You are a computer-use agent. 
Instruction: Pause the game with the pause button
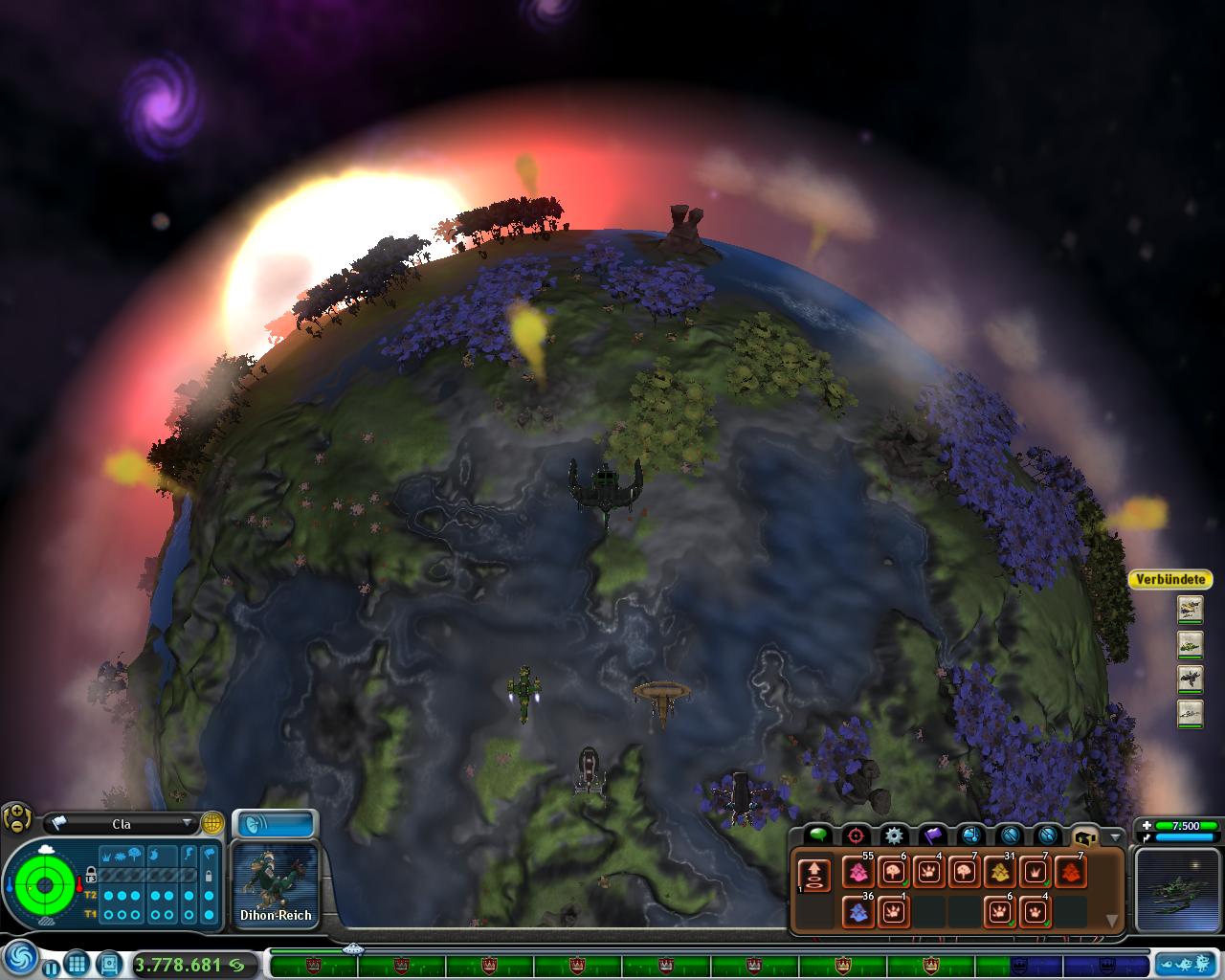(52, 968)
